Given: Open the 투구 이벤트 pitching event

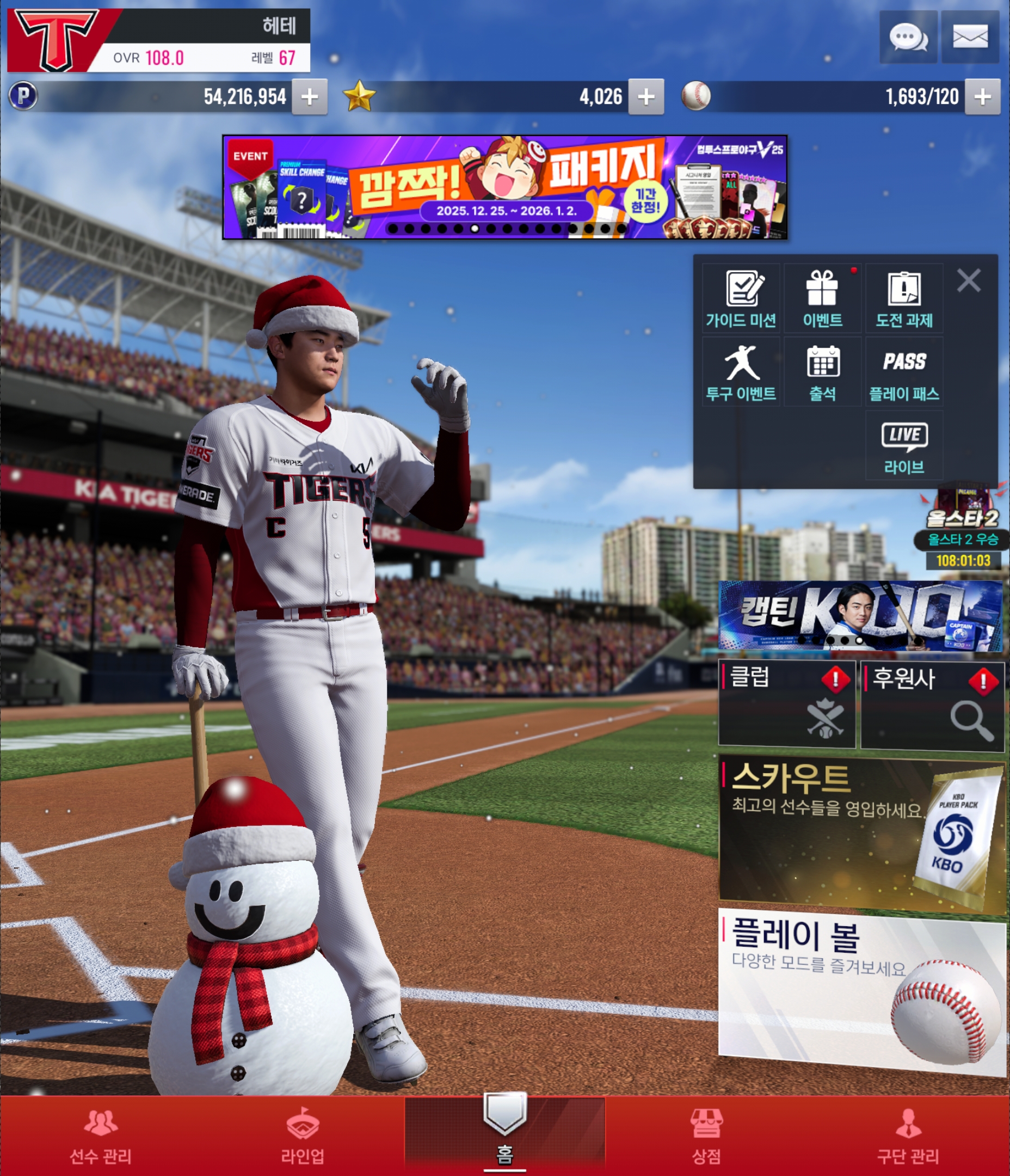Looking at the screenshot, I should [741, 372].
